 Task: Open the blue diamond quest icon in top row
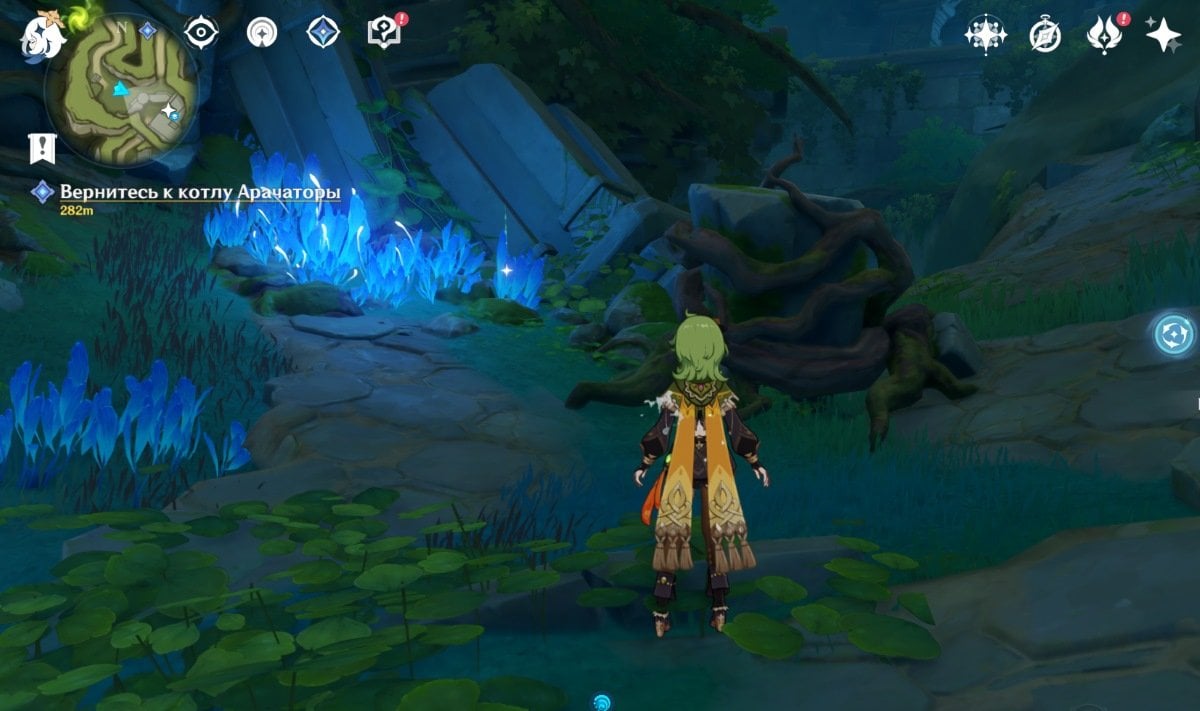pos(323,32)
